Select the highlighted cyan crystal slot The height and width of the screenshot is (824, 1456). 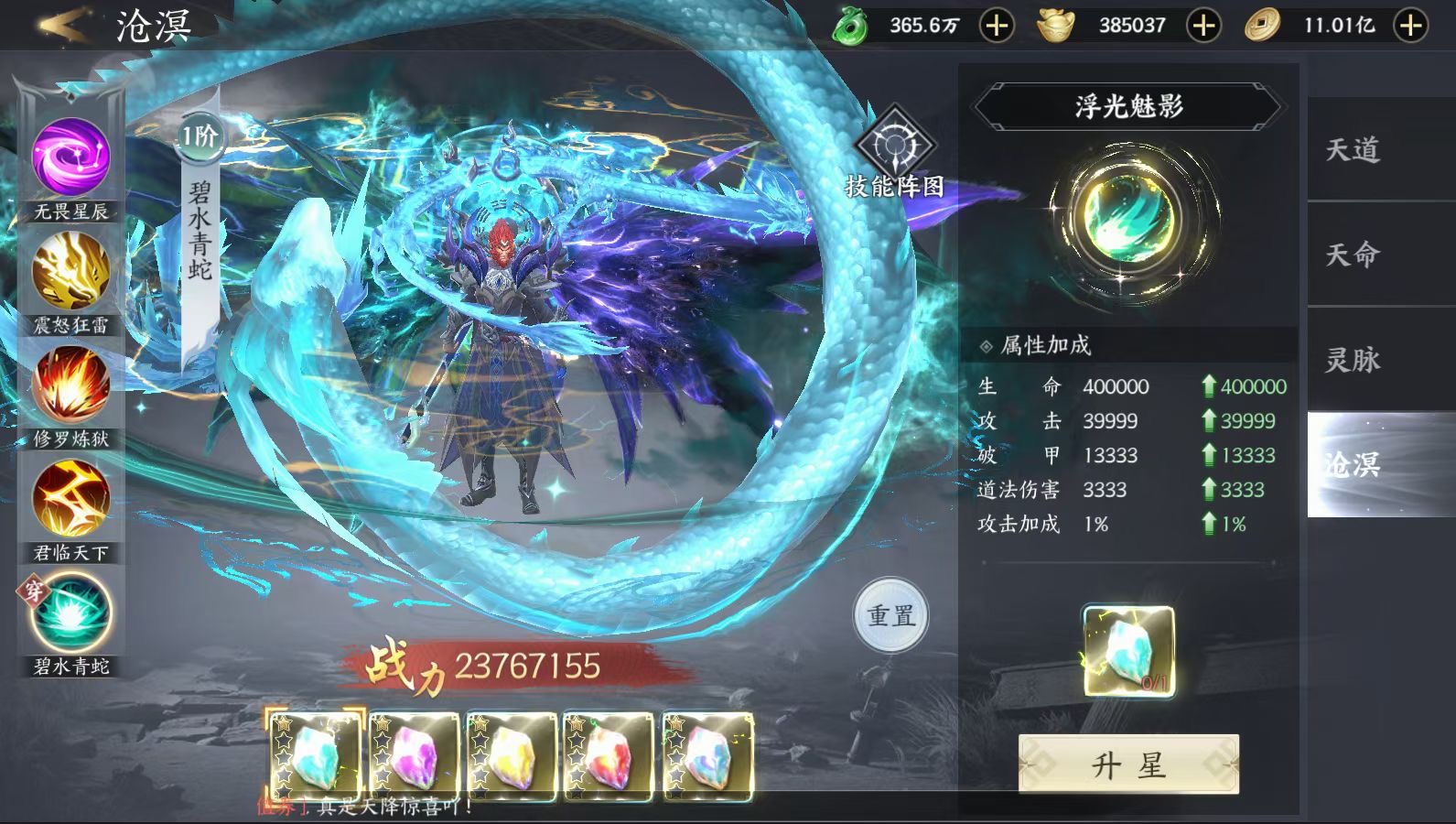(316, 757)
